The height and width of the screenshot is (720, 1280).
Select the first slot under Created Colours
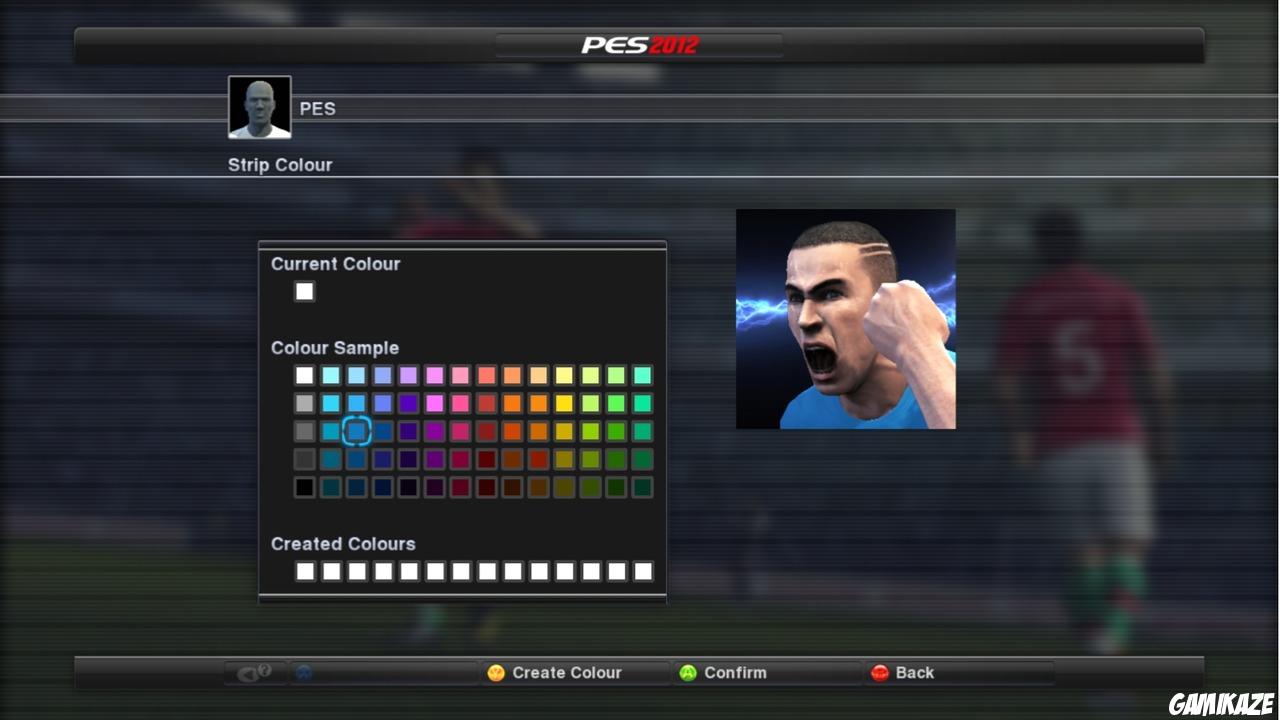[304, 571]
